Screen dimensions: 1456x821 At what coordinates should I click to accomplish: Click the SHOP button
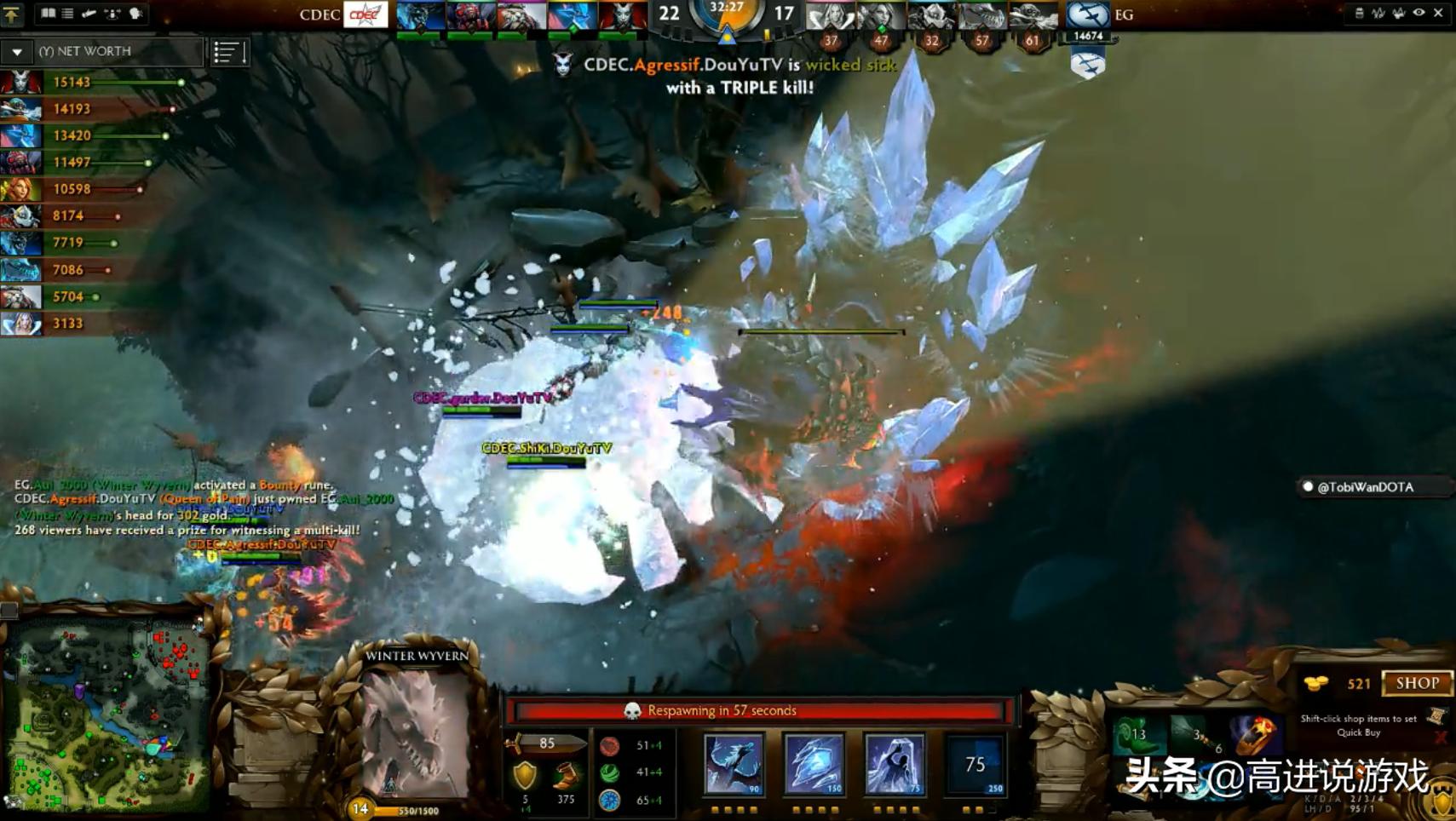(x=1417, y=683)
